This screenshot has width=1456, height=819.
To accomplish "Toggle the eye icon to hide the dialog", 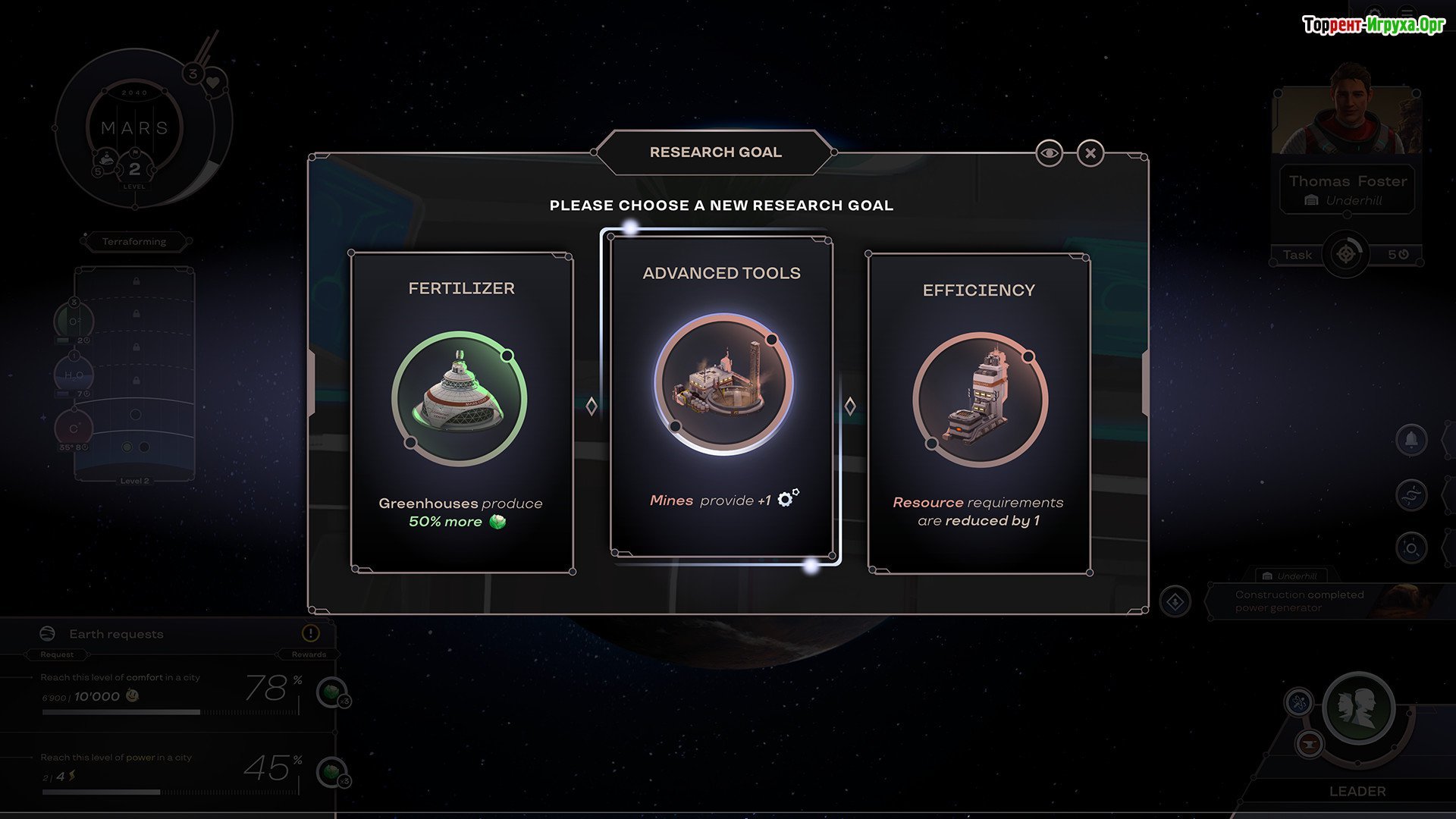I will (x=1049, y=153).
